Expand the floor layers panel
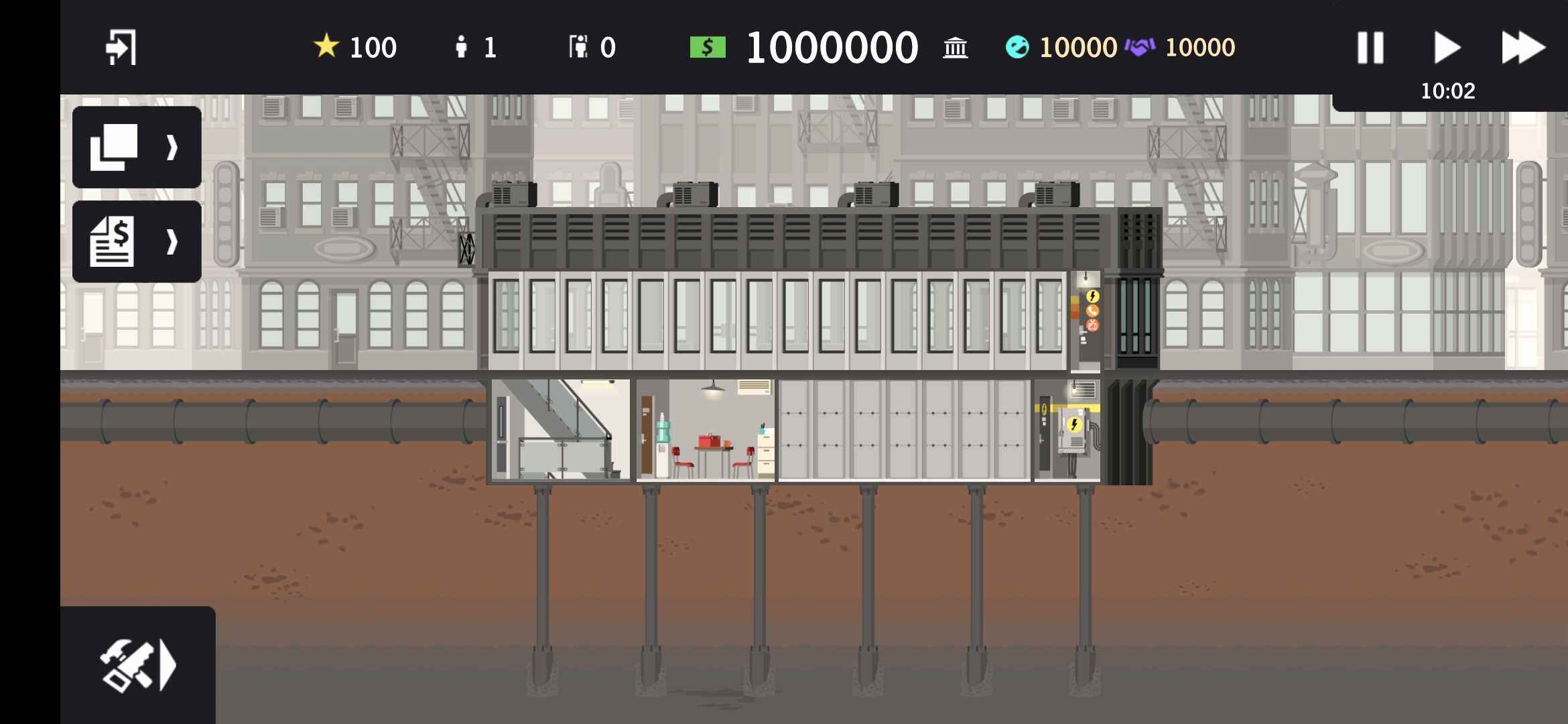This screenshot has width=1568, height=724. point(137,147)
